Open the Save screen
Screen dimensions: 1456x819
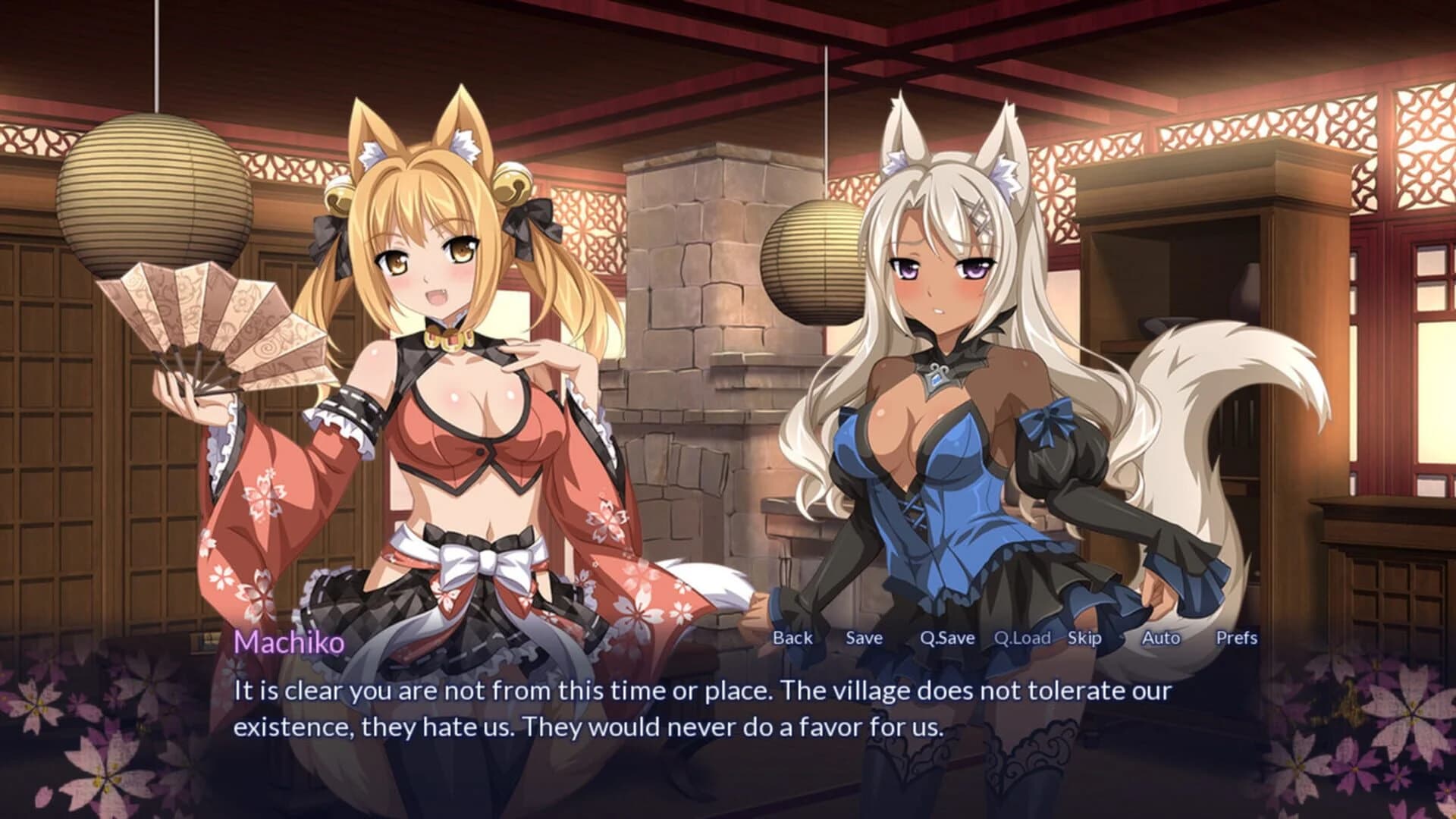(864, 638)
